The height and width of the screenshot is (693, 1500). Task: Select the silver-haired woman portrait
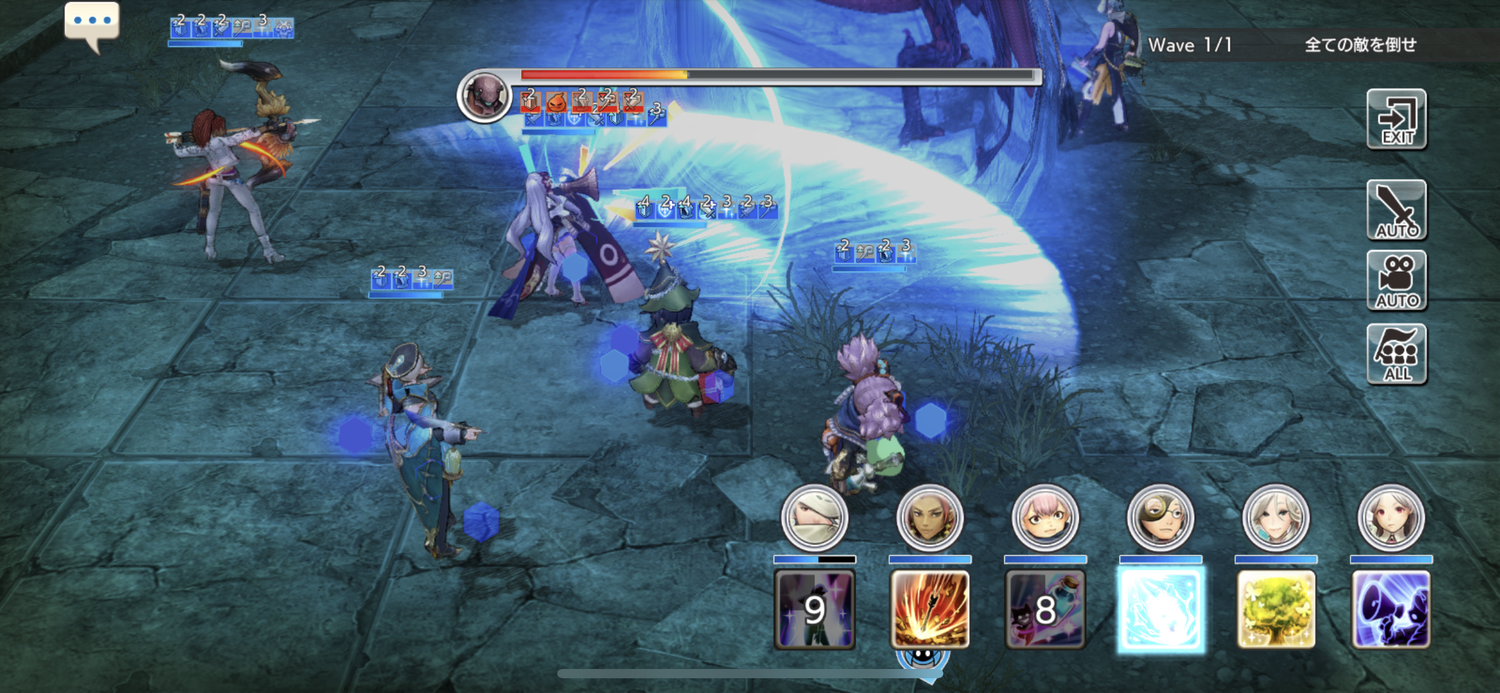[1276, 518]
